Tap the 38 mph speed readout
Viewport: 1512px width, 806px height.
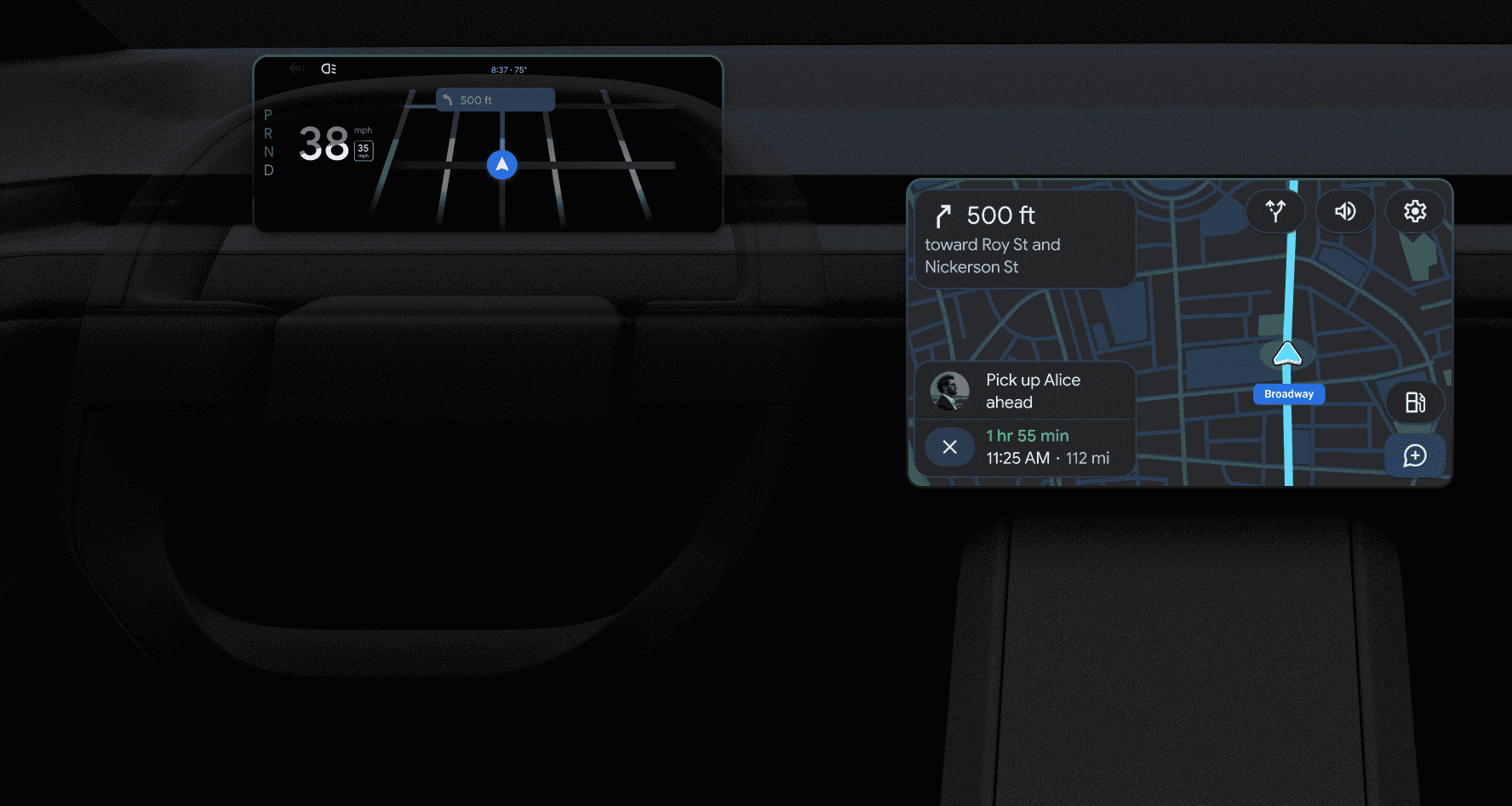[x=324, y=143]
